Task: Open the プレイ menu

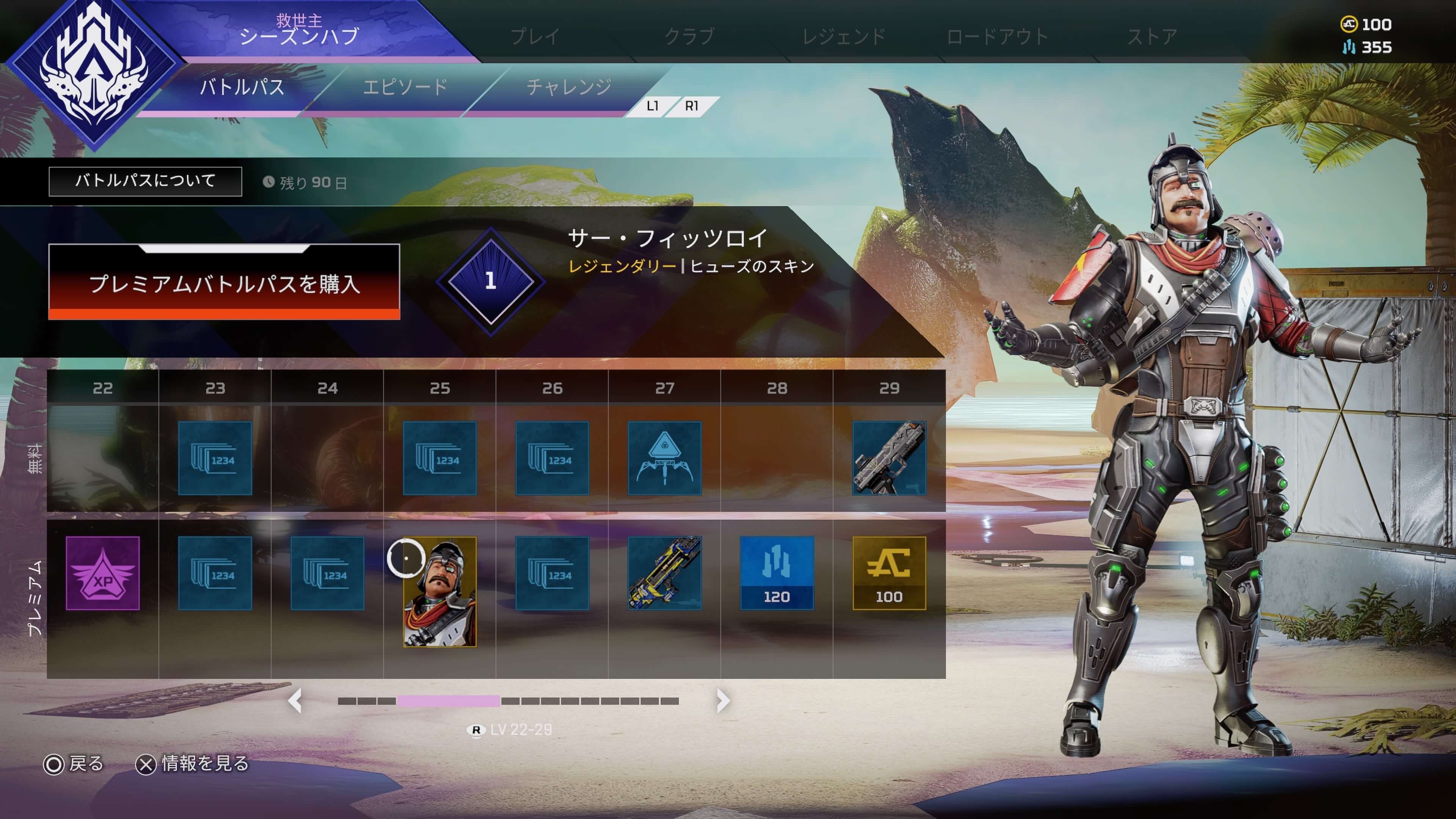Action: point(535,37)
